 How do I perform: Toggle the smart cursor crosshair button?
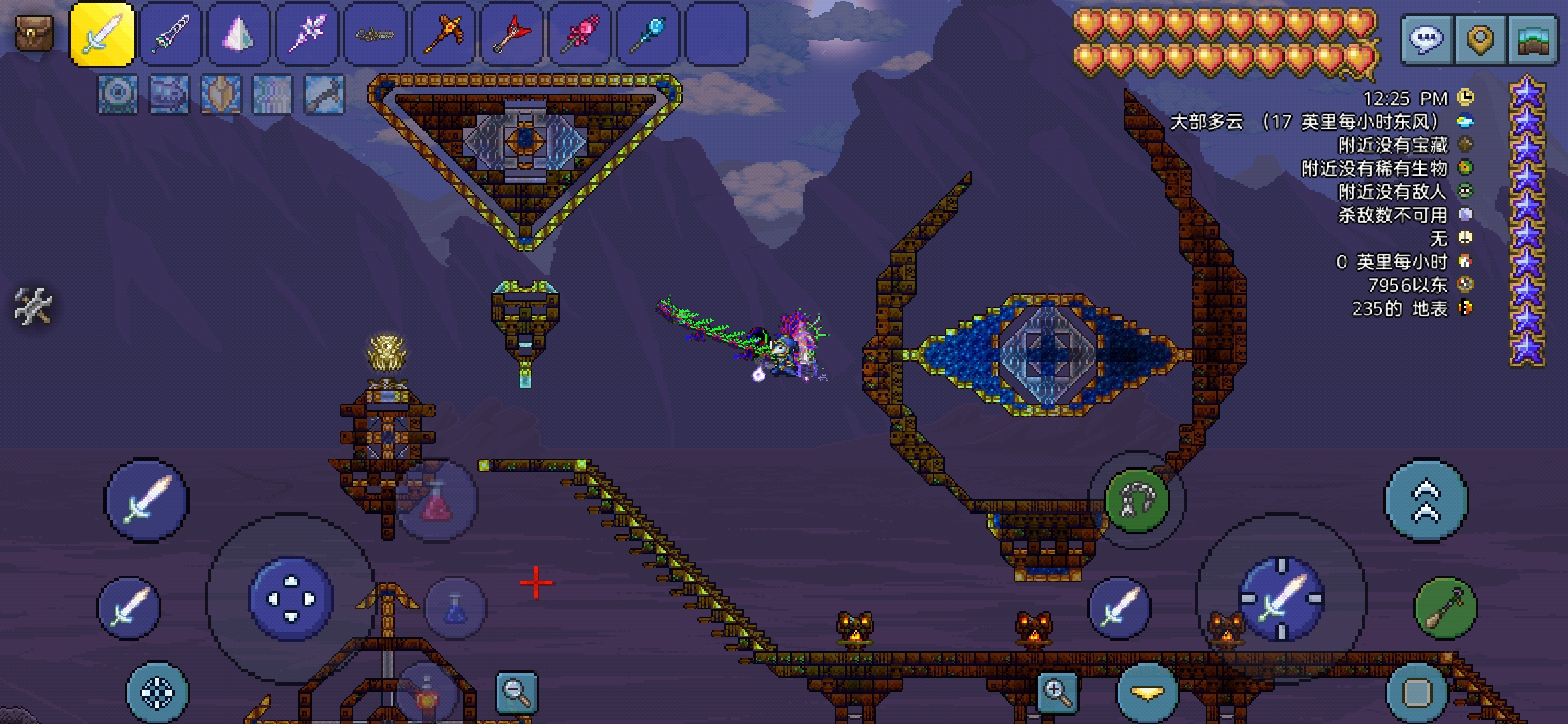point(157,692)
